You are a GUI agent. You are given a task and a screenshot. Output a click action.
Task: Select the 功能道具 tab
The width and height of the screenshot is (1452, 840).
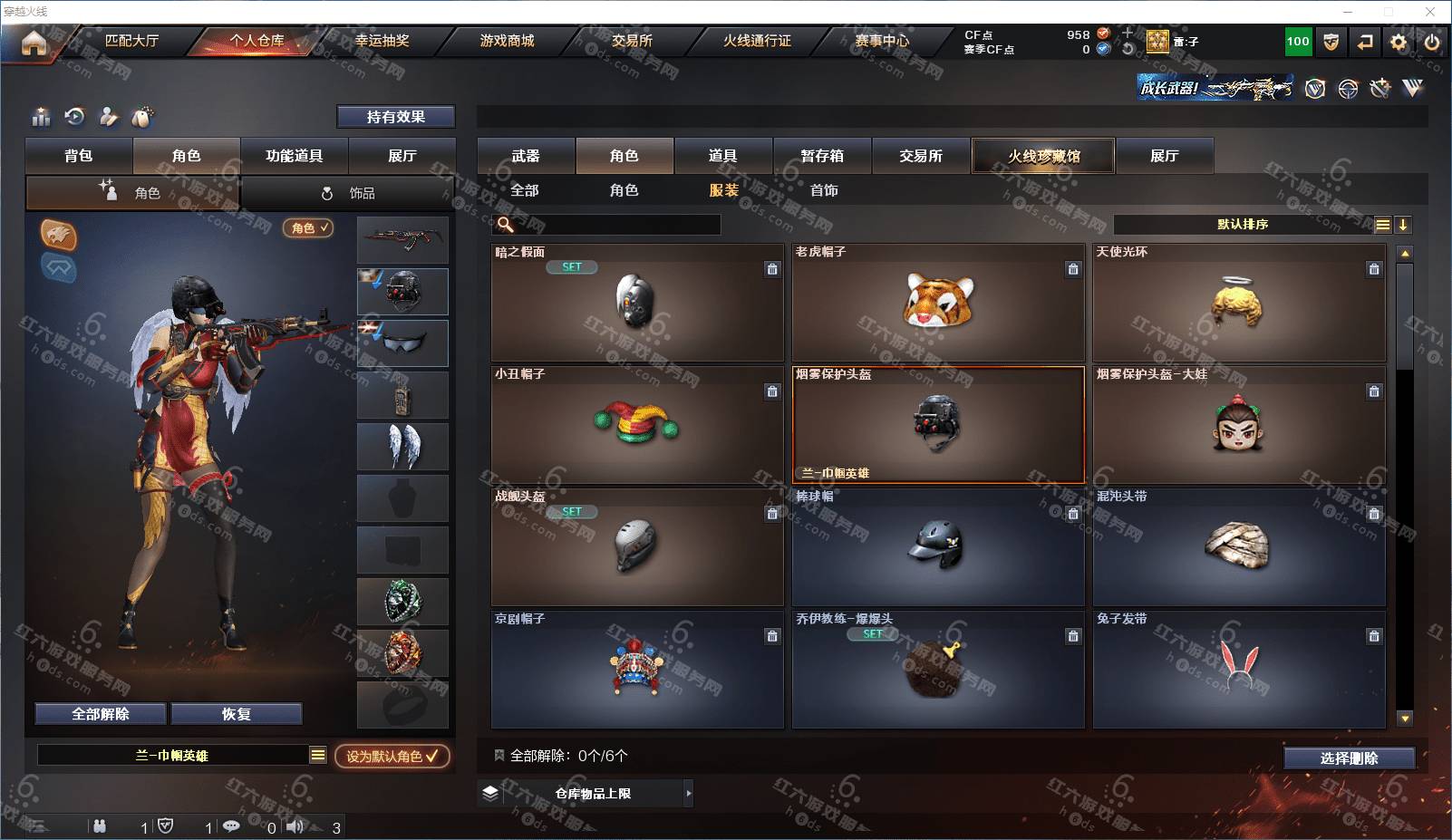coord(294,156)
